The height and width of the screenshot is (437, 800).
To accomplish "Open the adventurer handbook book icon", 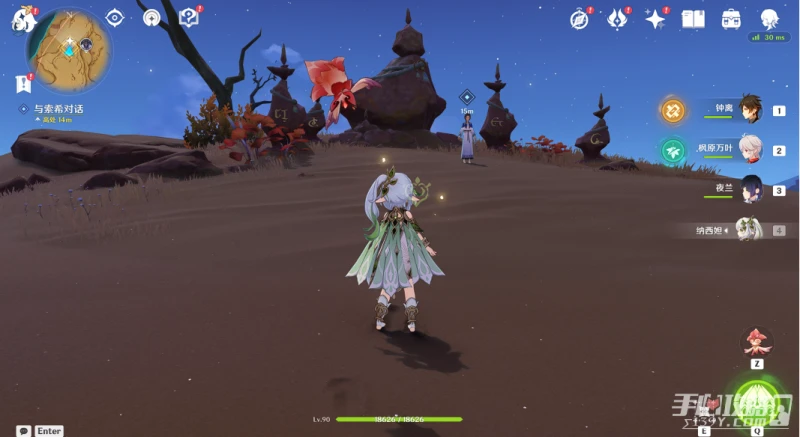I will tap(693, 18).
